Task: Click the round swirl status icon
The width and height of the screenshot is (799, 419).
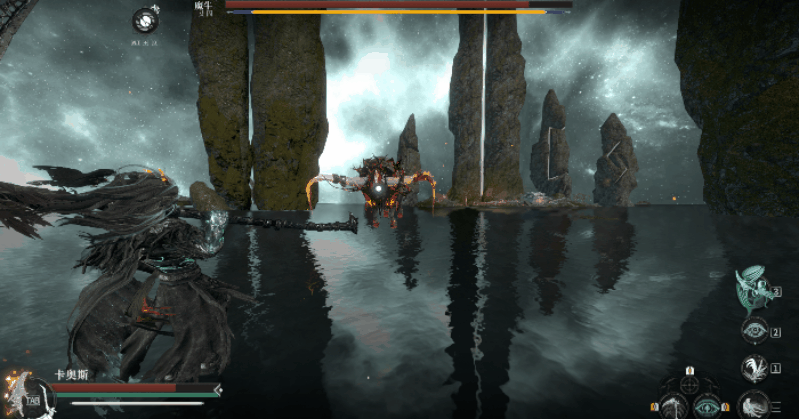Action: (x=145, y=20)
